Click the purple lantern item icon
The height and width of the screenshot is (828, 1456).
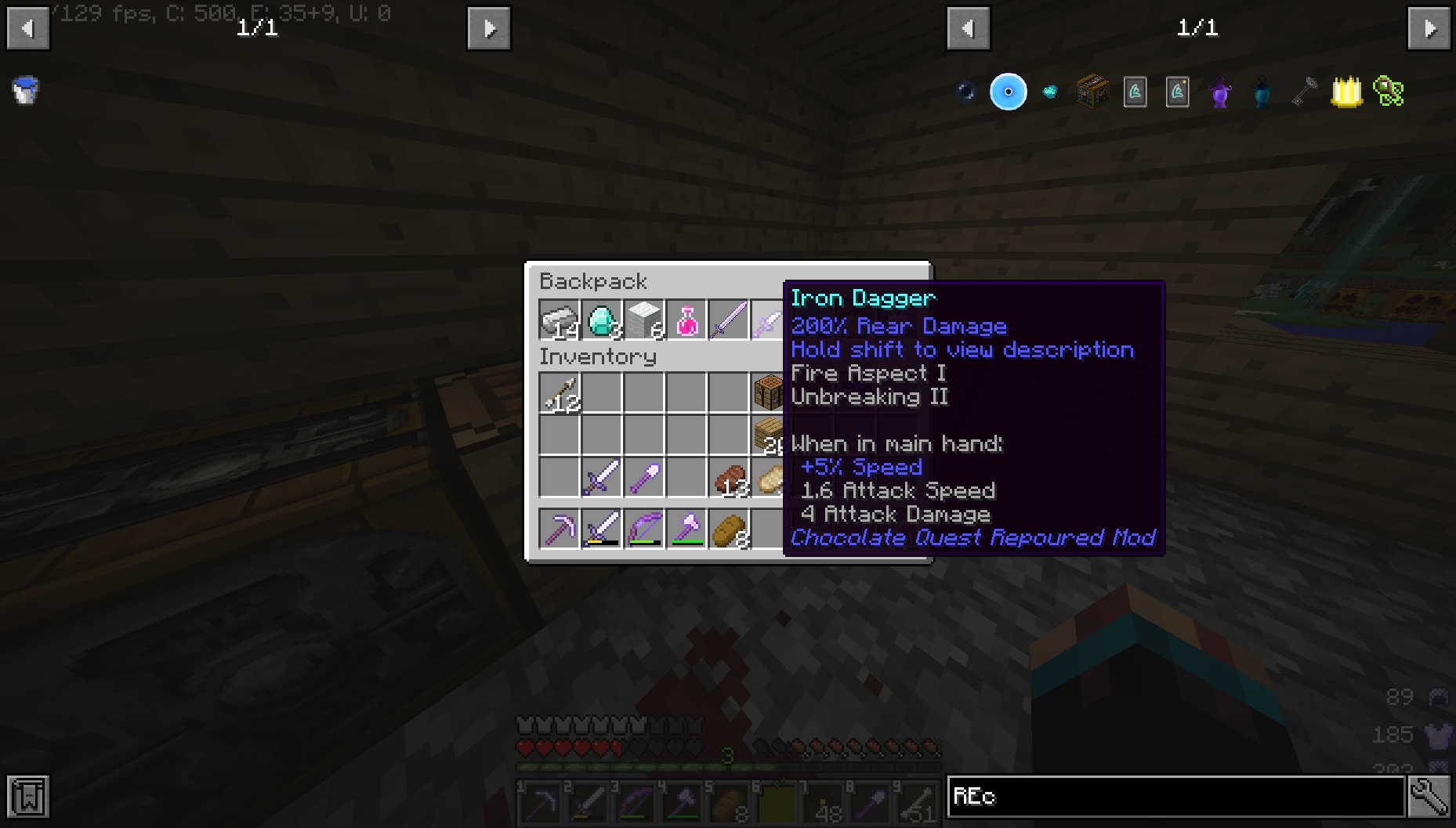(1219, 92)
